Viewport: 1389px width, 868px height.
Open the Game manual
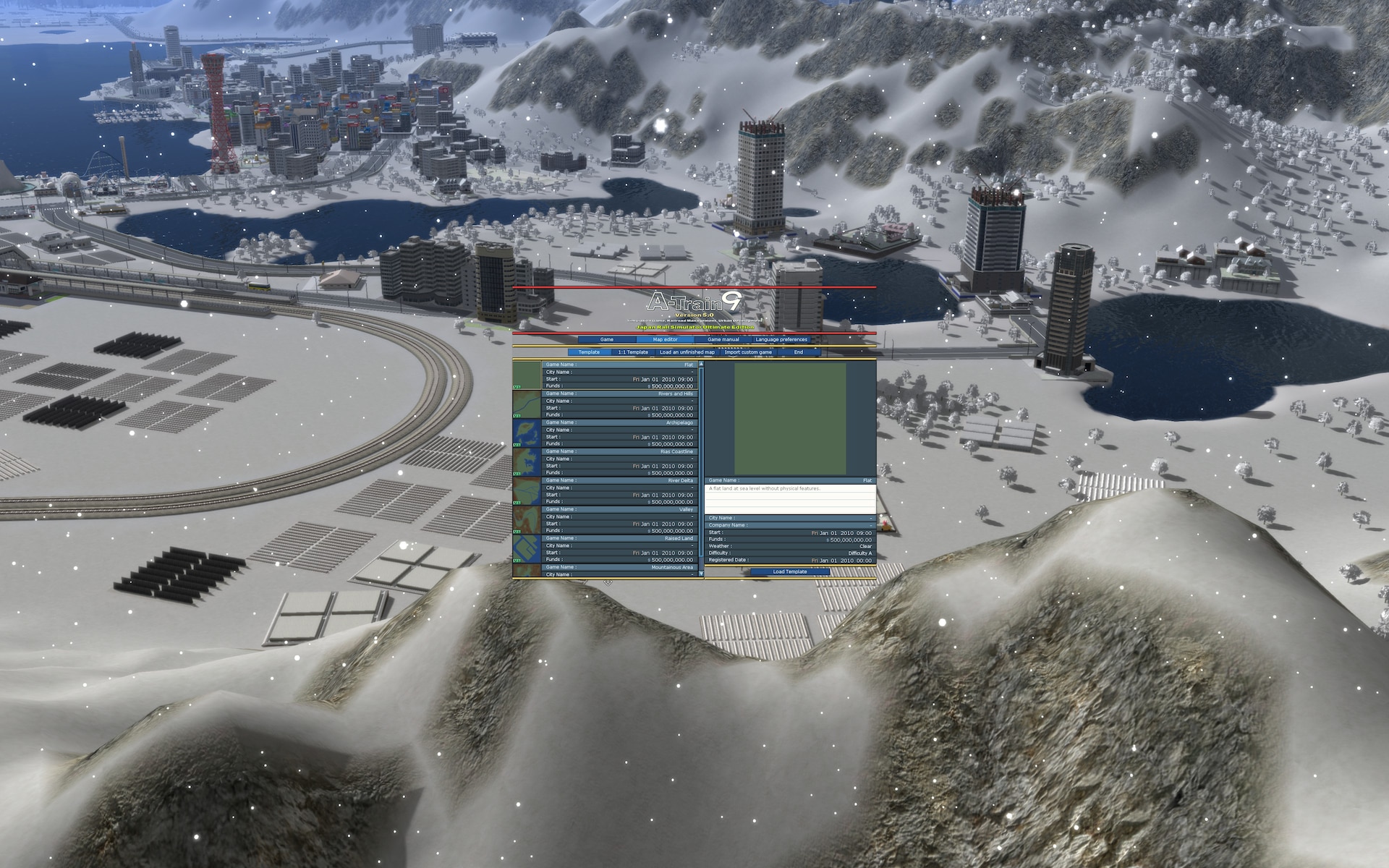pyautogui.click(x=723, y=339)
